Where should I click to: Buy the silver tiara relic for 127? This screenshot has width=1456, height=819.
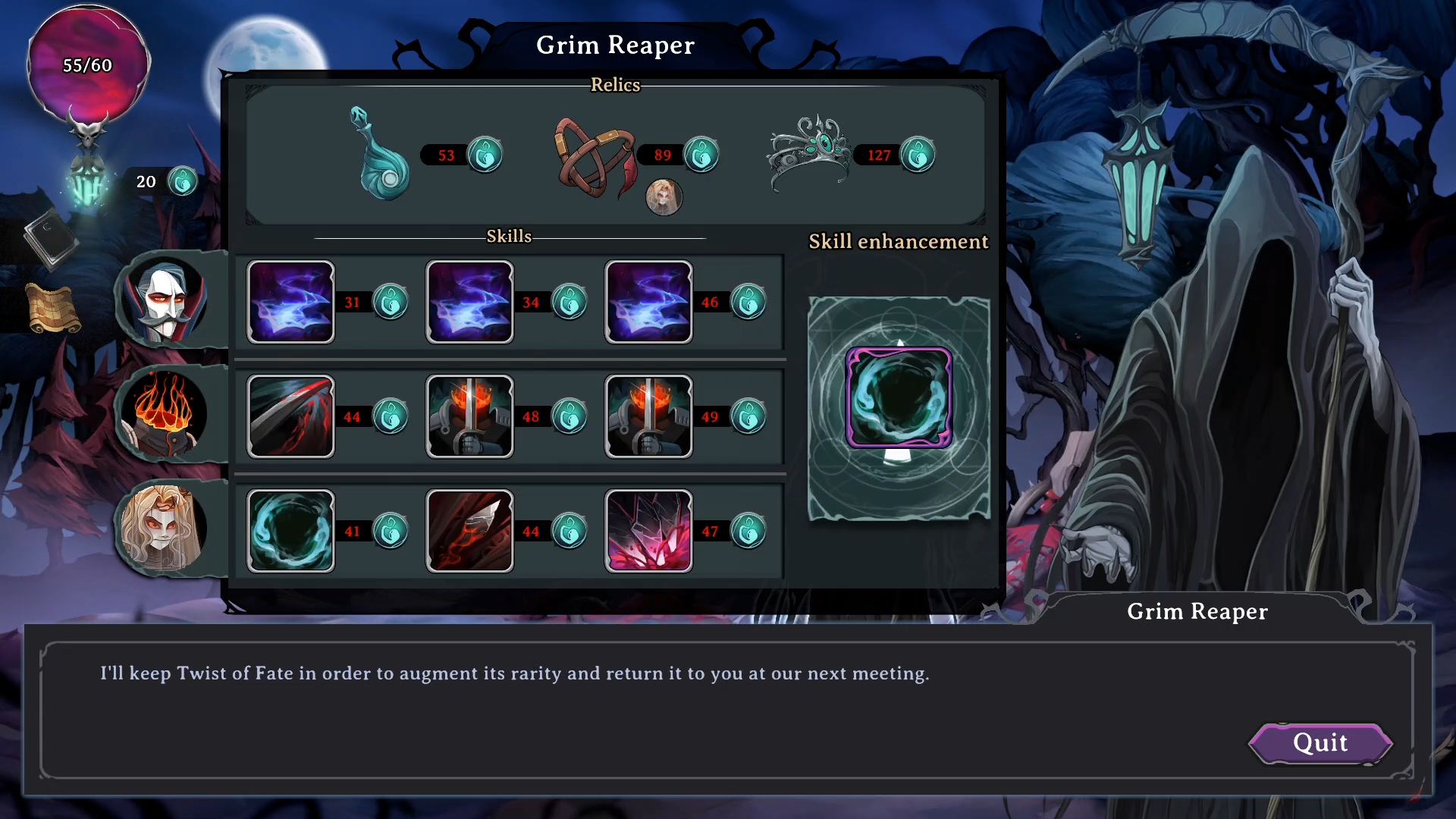[808, 152]
